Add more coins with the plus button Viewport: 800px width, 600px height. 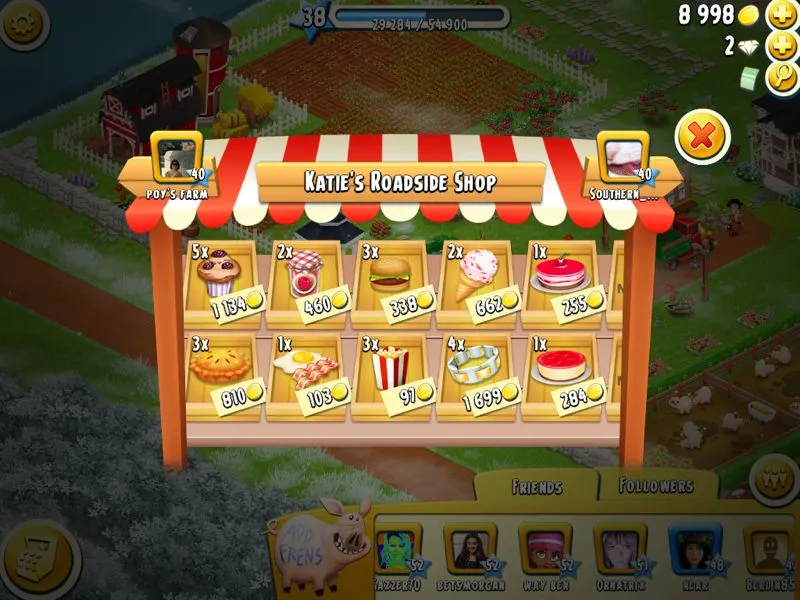(781, 15)
